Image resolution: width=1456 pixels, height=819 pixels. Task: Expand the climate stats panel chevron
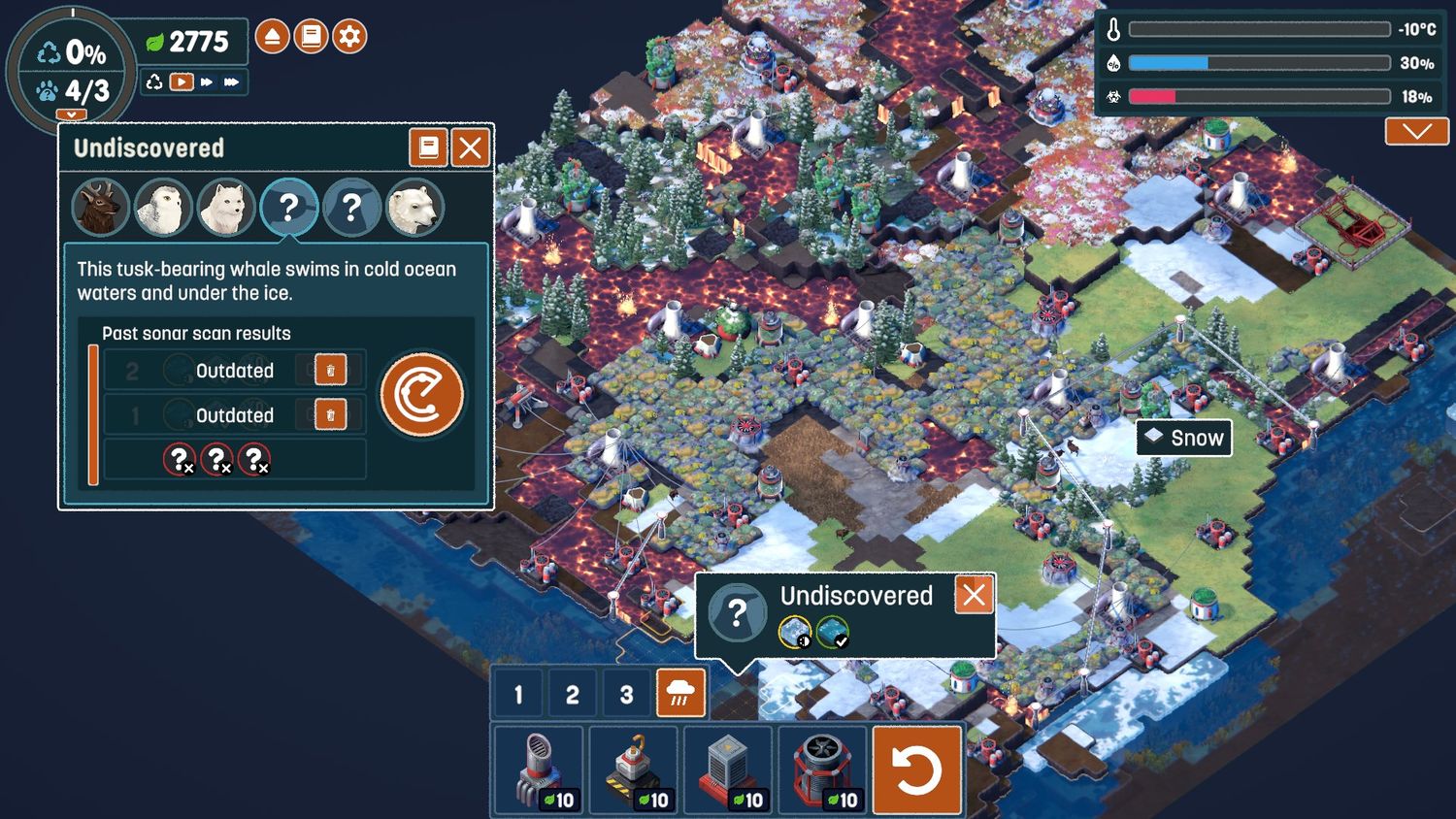pos(1416,131)
